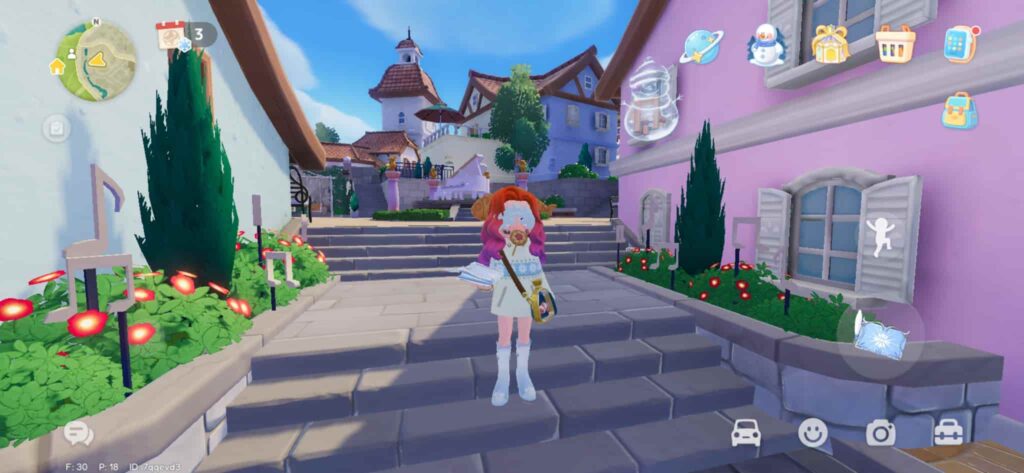The height and width of the screenshot is (473, 1024).
Task: Open the toolbox build menu
Action: 948,432
